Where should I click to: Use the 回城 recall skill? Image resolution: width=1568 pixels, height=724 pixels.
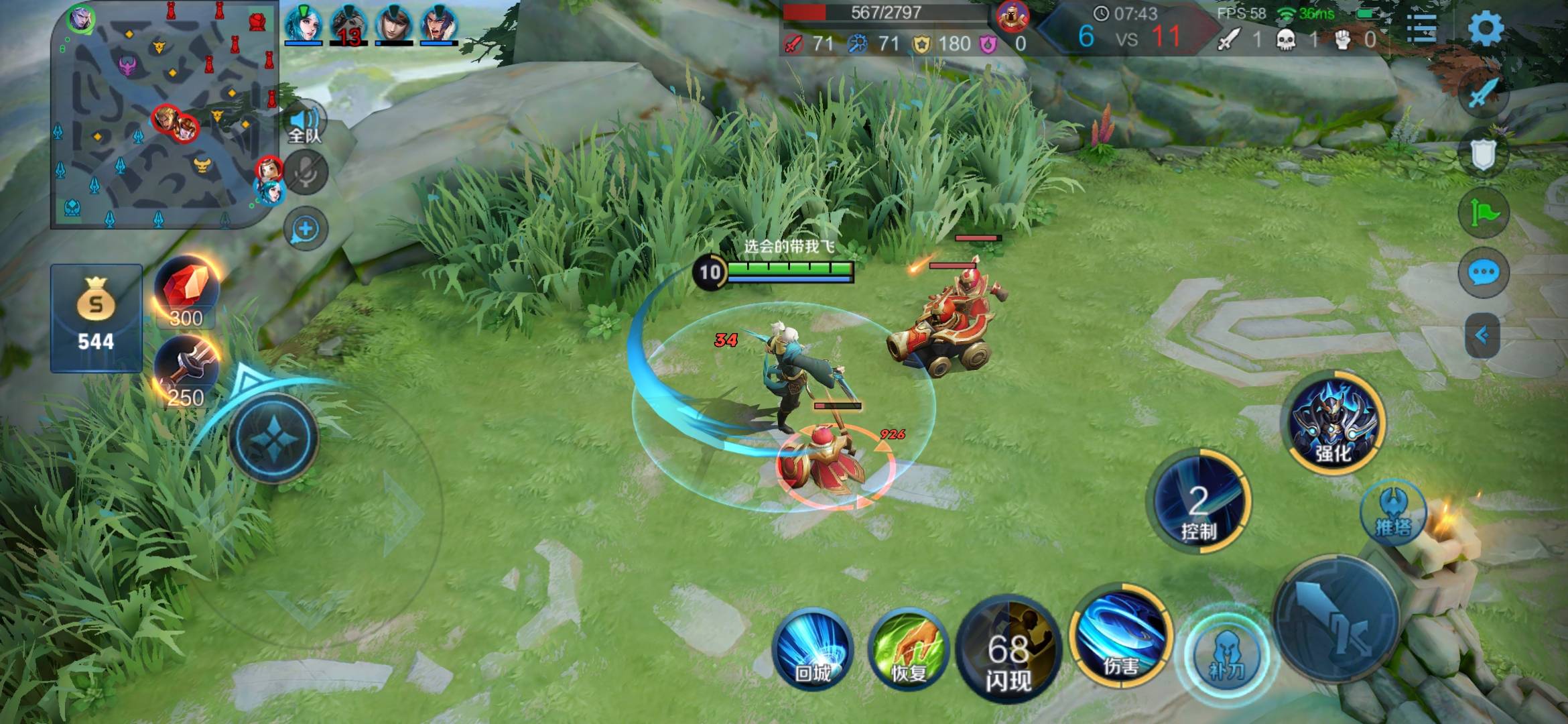pos(813,649)
